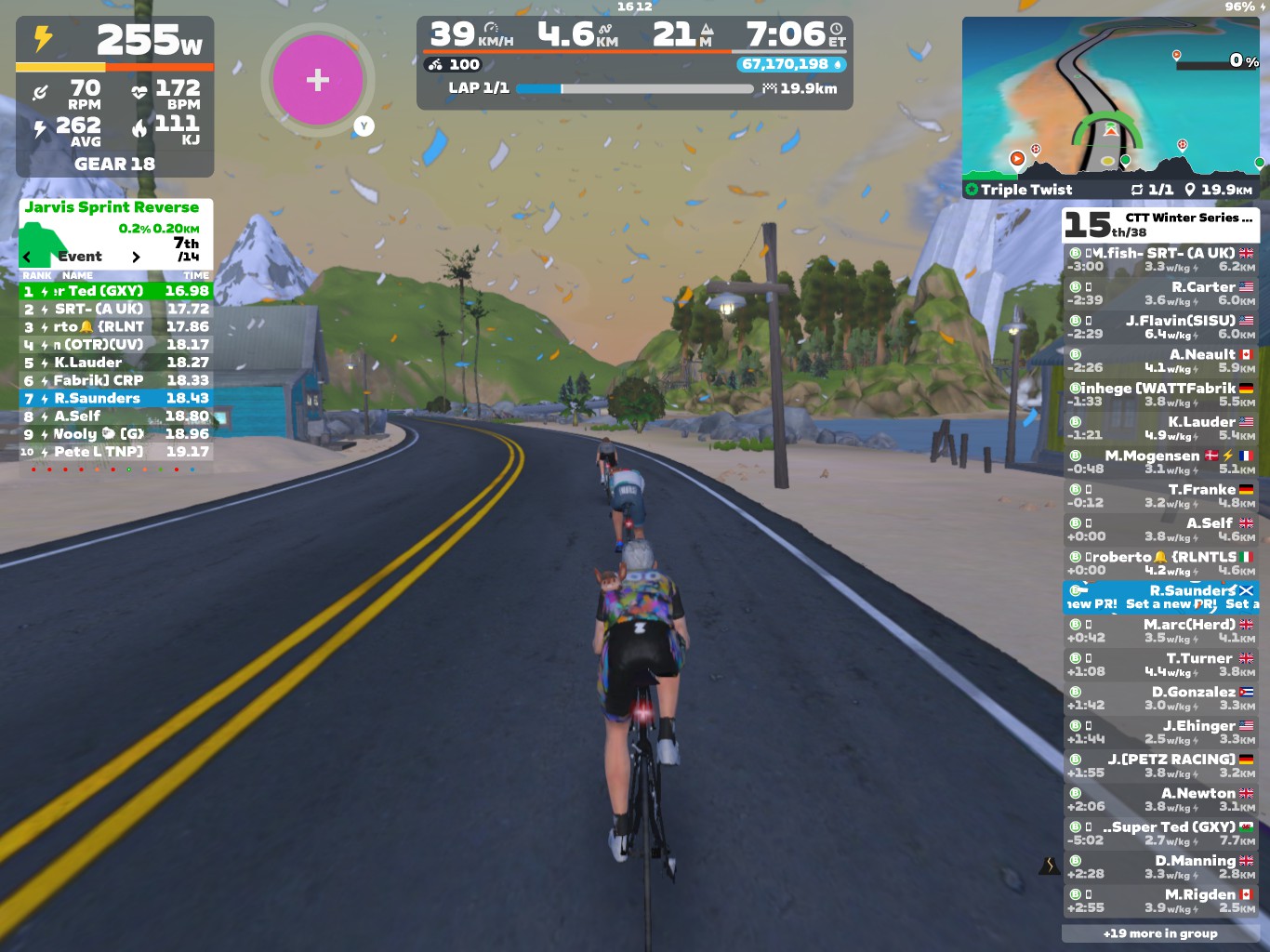
Task: Go to previous Jarvis Sprint leaderboard view
Action: [x=27, y=257]
